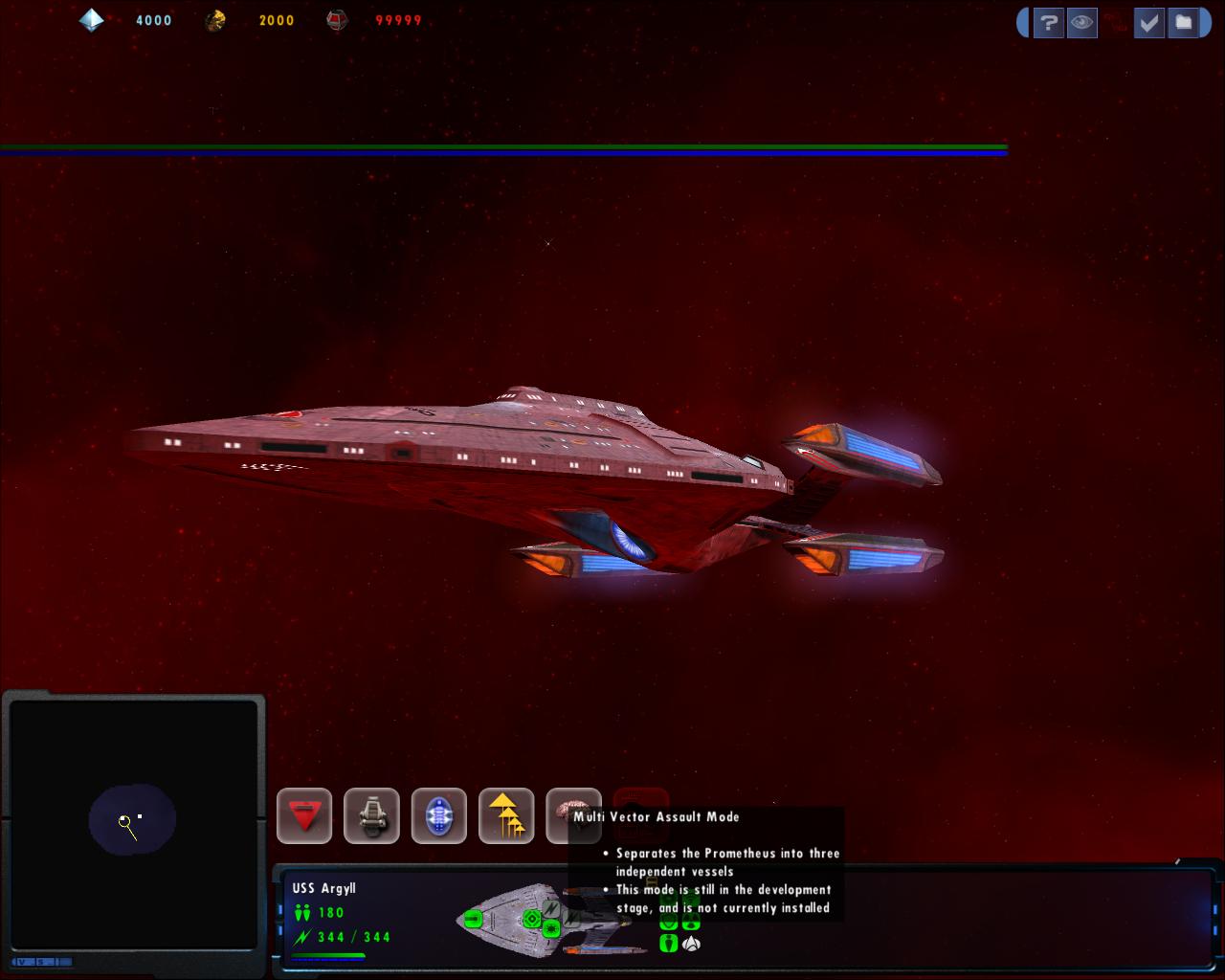
Task: Click the green forward weapon subsystem icon
Action: (473, 920)
